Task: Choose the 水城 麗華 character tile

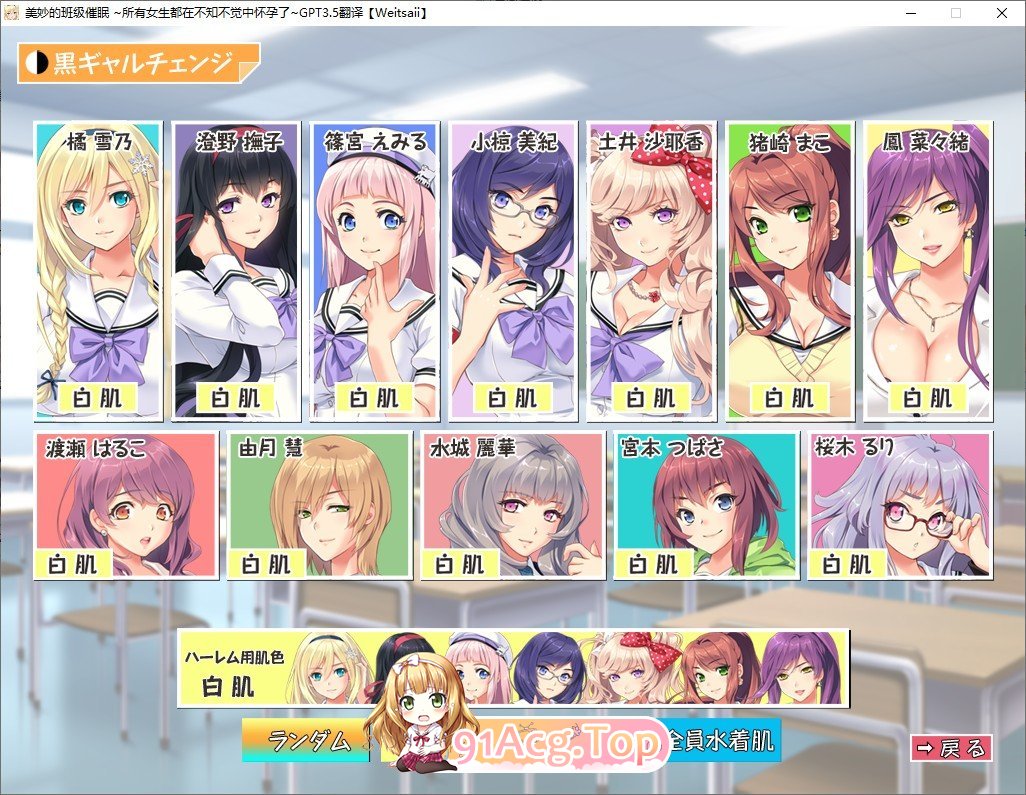Action: click(513, 505)
